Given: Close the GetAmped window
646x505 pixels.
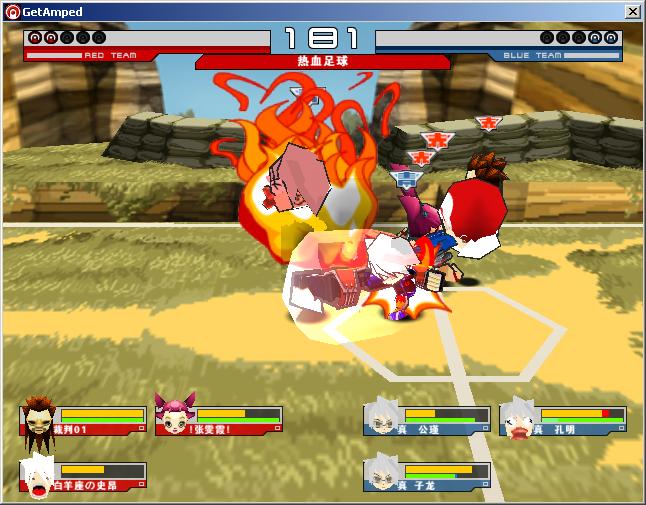Looking at the screenshot, I should tap(632, 11).
